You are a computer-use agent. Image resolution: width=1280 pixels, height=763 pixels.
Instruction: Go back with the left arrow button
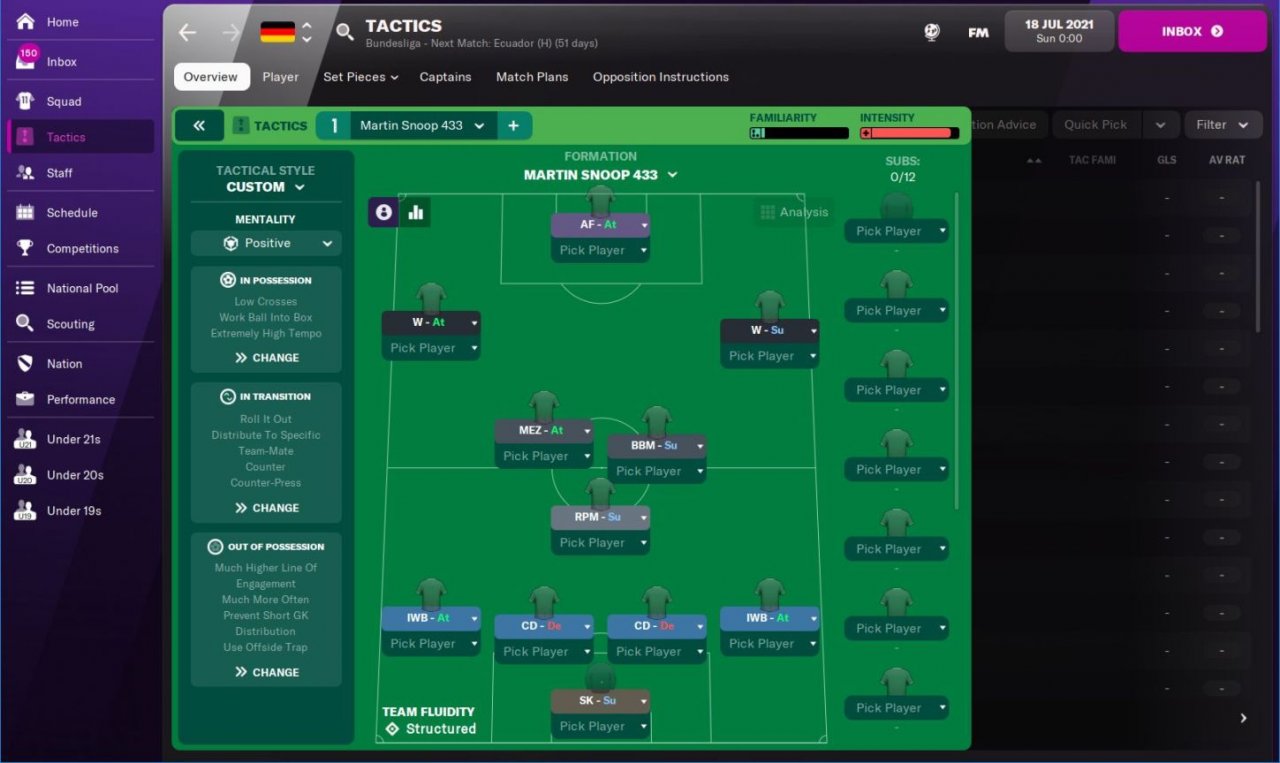(x=187, y=32)
